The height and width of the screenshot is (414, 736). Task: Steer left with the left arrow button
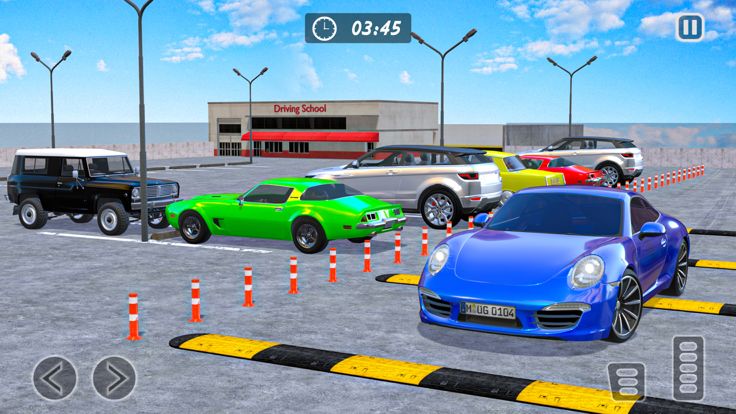click(54, 378)
